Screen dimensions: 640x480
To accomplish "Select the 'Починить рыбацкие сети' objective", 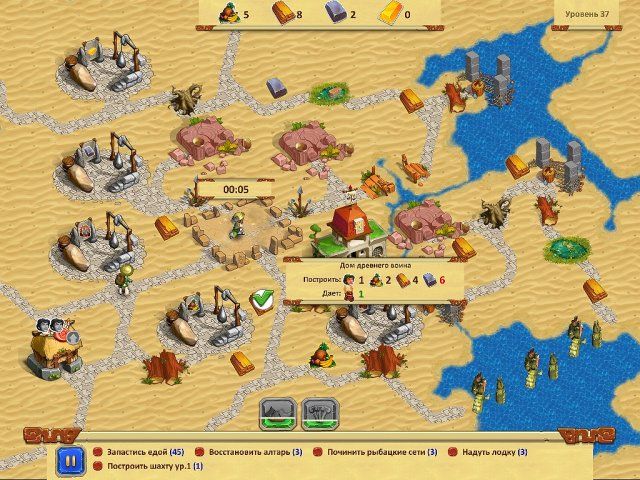I will pyautogui.click(x=381, y=452).
